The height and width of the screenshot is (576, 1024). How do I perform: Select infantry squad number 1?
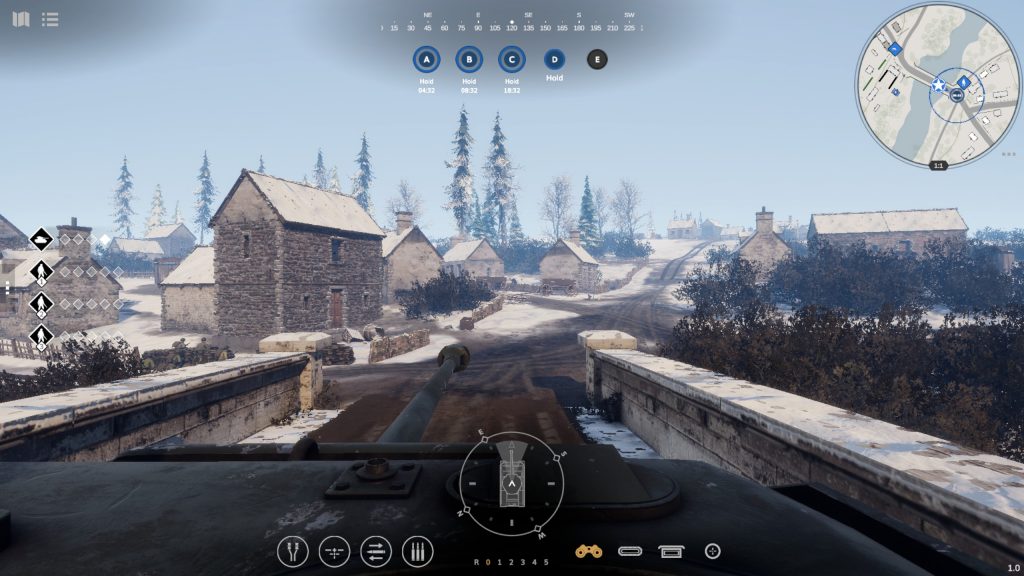tap(41, 271)
